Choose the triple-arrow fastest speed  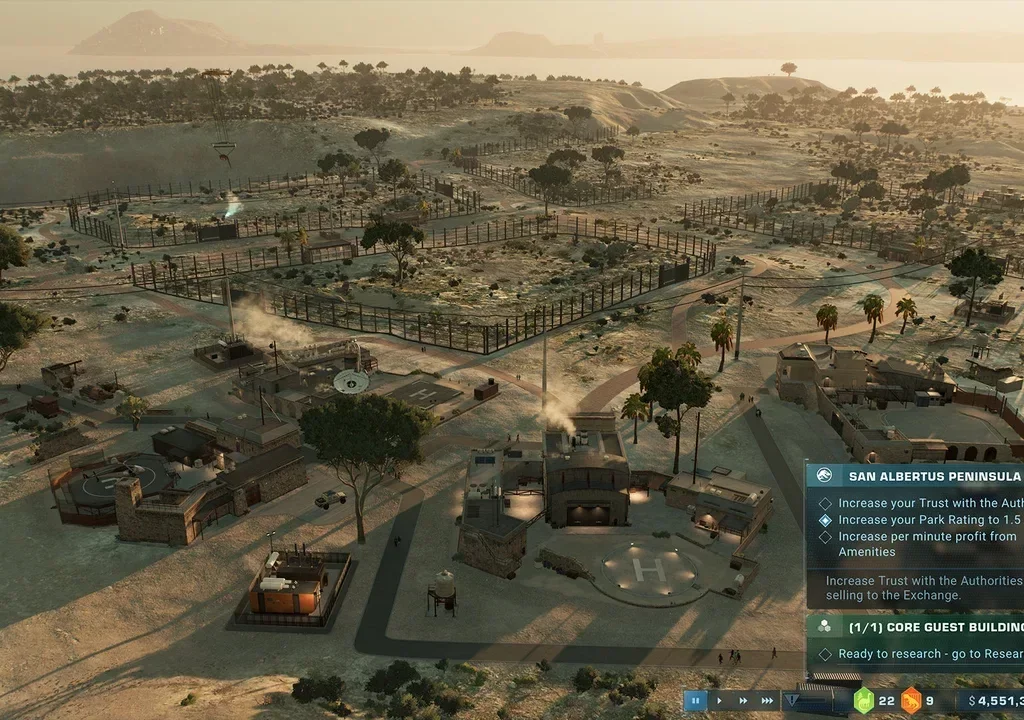[x=768, y=701]
